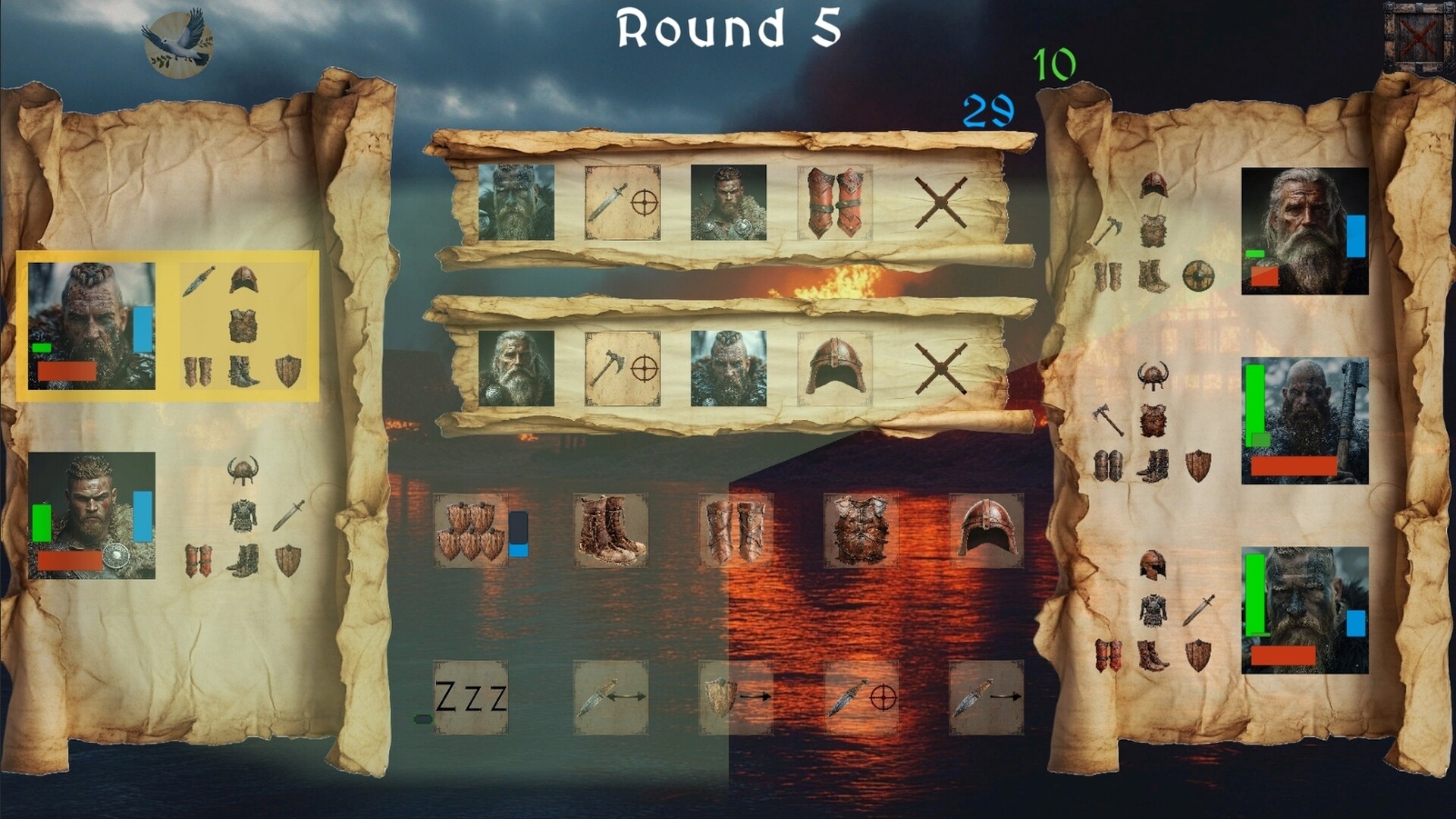The height and width of the screenshot is (819, 1456).
Task: Buy the helmet on the shop row's right end
Action: click(986, 529)
